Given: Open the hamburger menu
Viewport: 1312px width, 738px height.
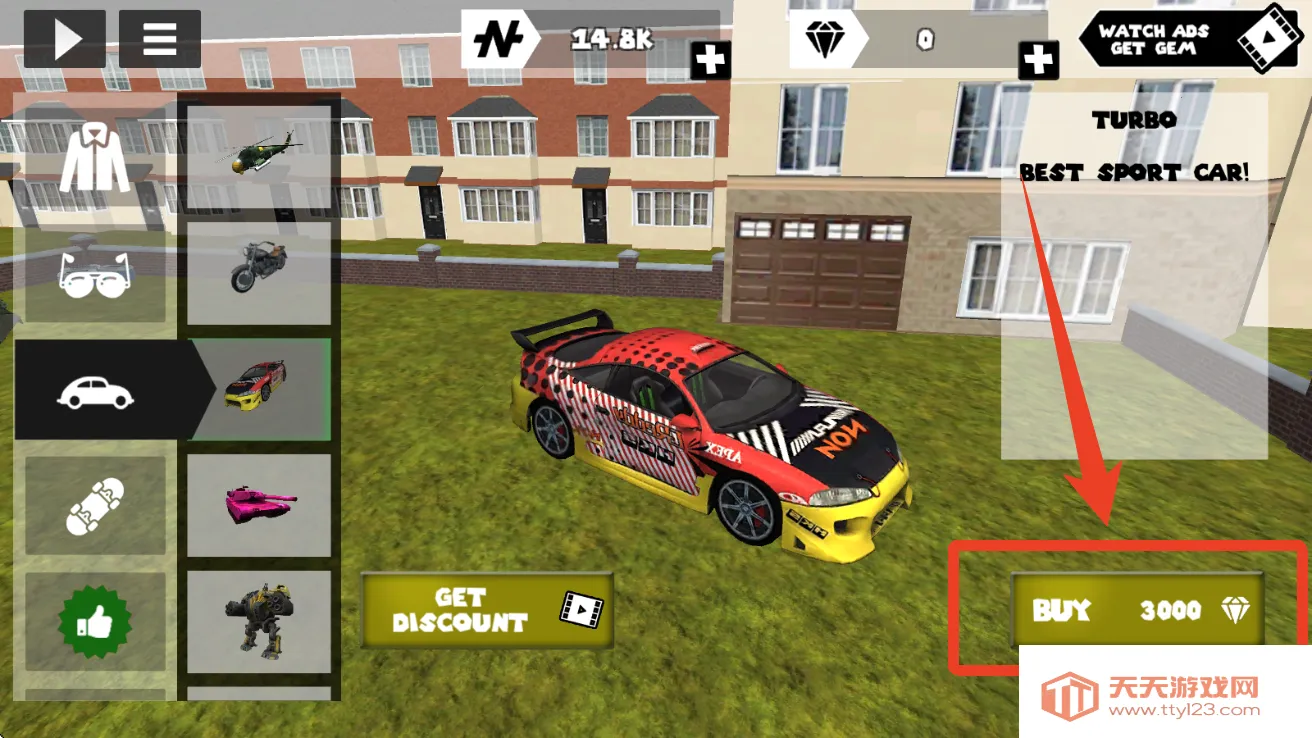Looking at the screenshot, I should click(x=160, y=39).
